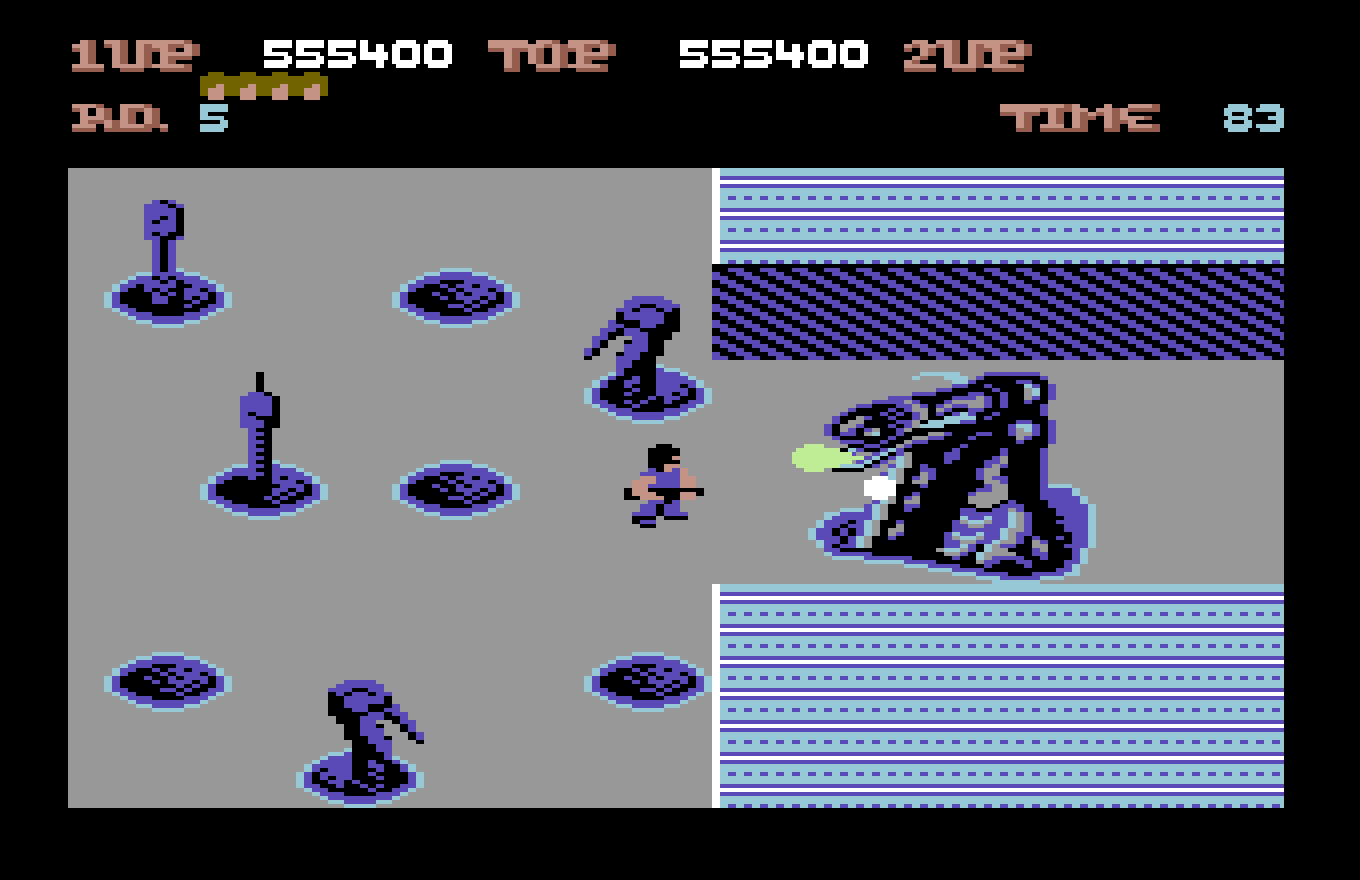Click the large alien boss head
This screenshot has height=880, width=1360.
(950, 470)
